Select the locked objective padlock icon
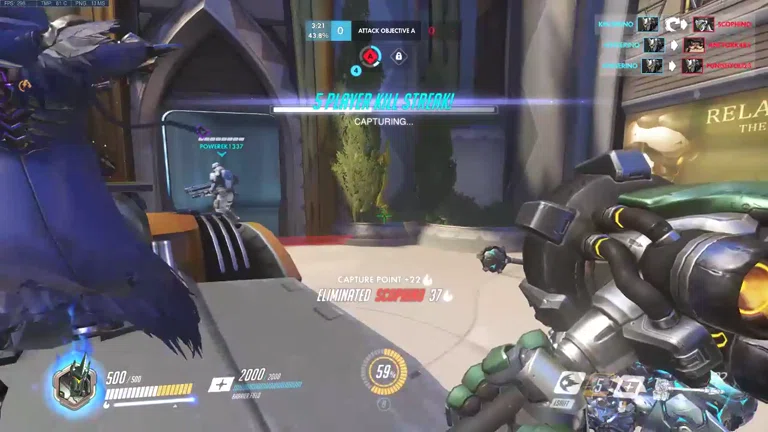 click(398, 56)
